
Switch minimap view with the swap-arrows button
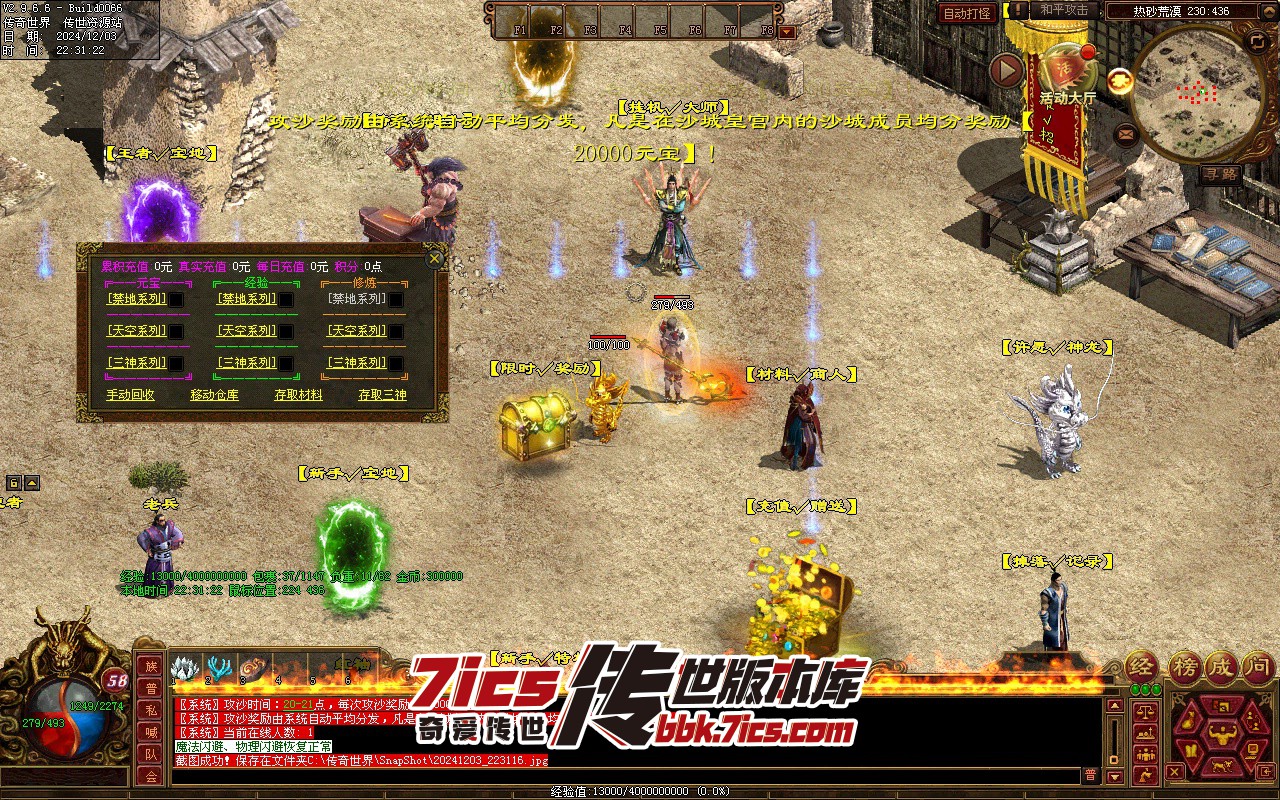click(1257, 41)
